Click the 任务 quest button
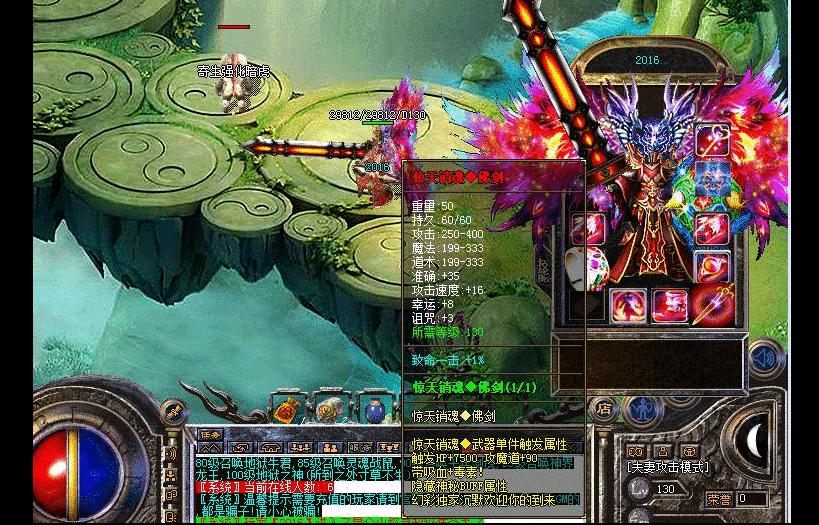The width and height of the screenshot is (819, 525). click(209, 436)
